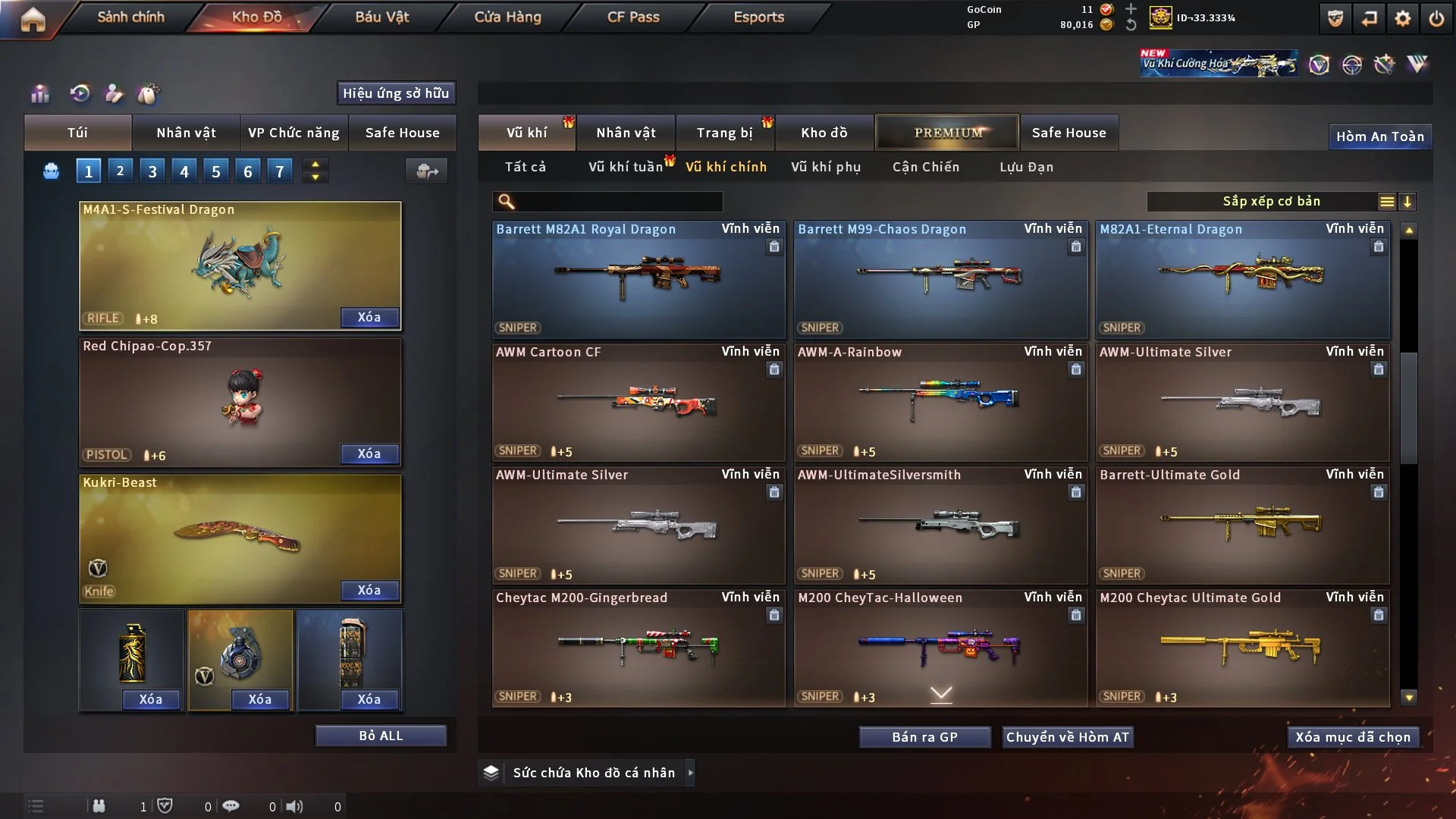Image resolution: width=1456 pixels, height=819 pixels.
Task: Choose bag slot number 3
Action: 152,171
